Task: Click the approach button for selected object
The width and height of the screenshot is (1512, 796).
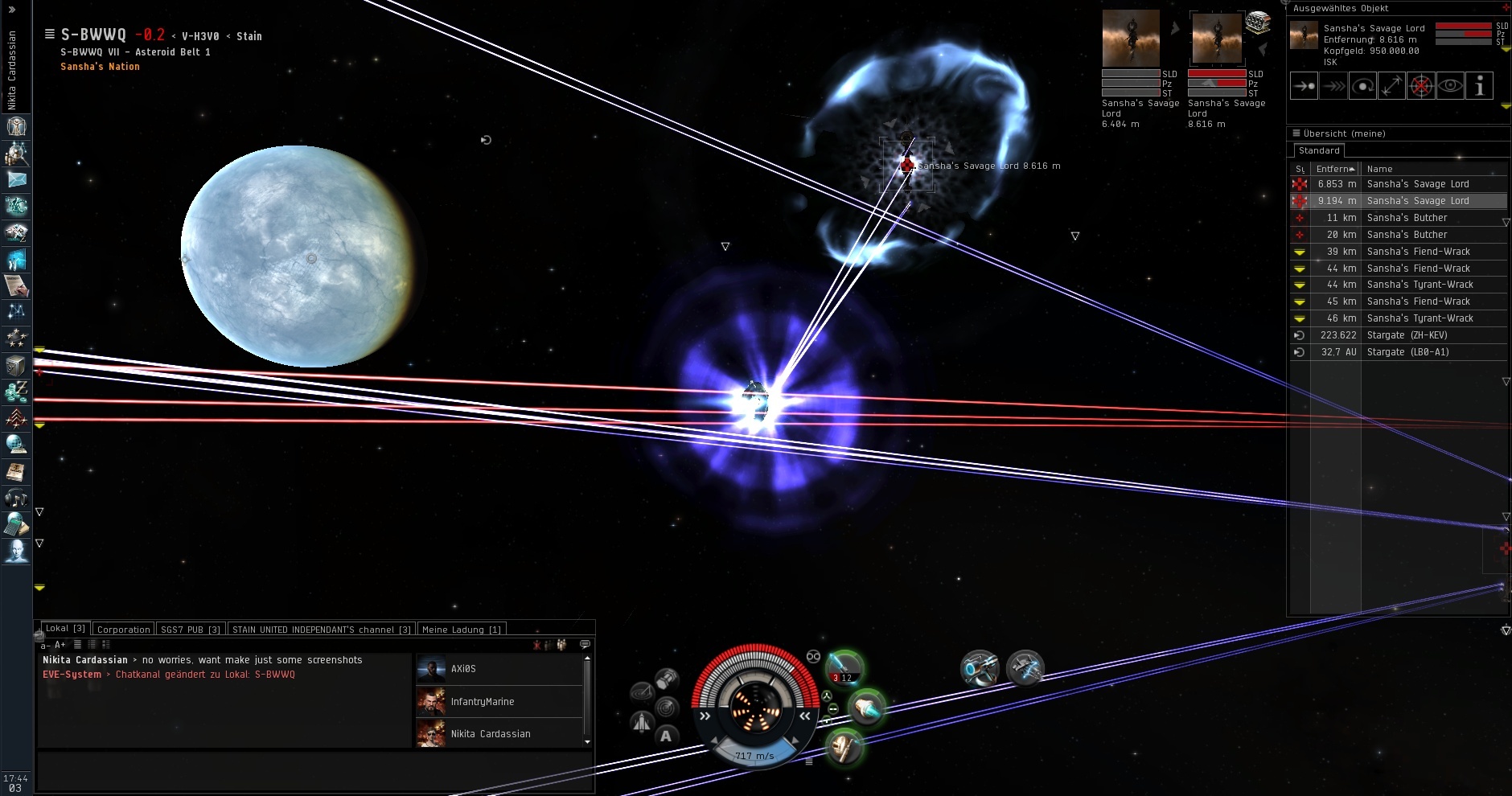Action: click(1304, 86)
